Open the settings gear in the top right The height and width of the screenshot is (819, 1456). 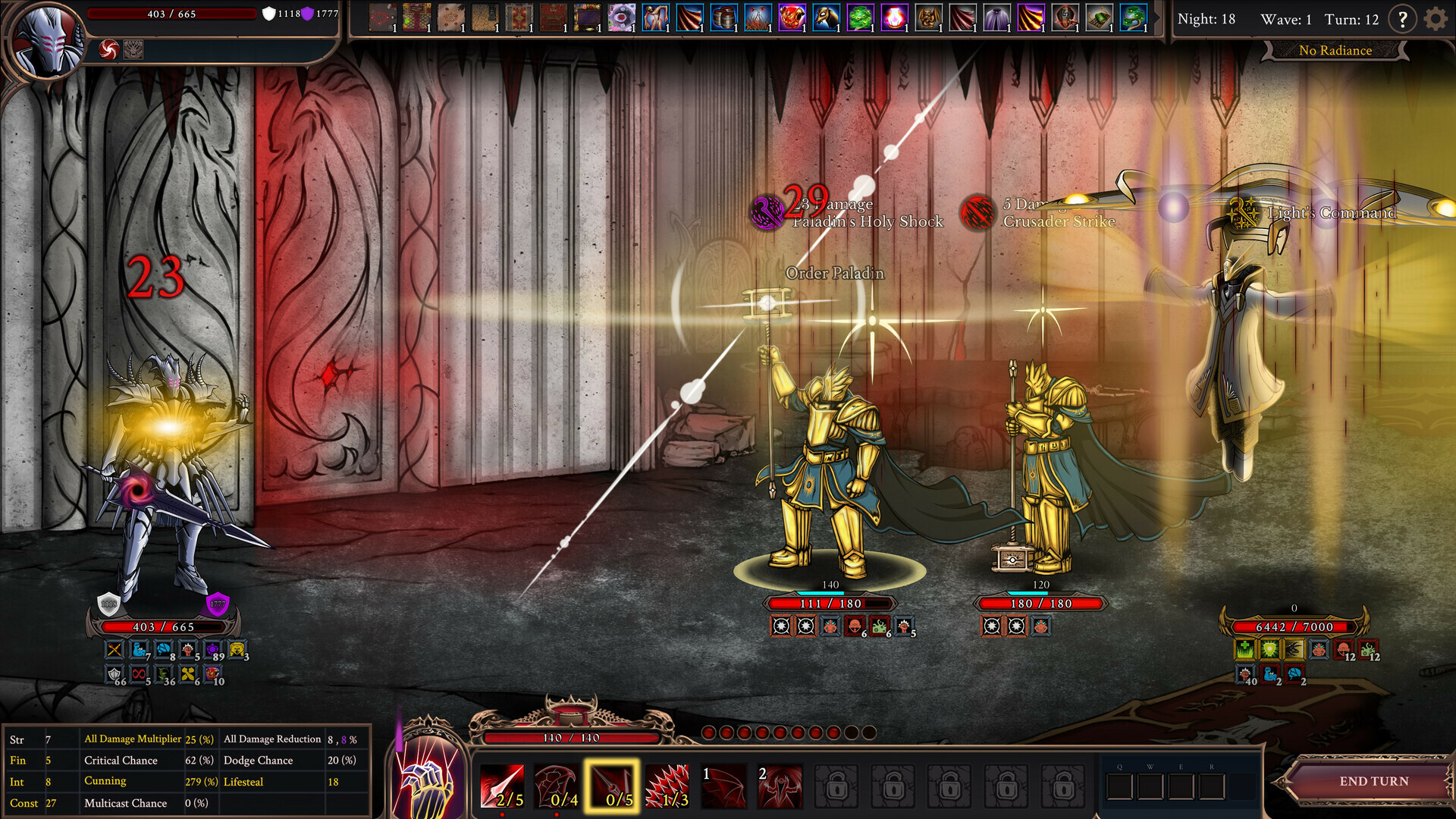pos(1436,19)
